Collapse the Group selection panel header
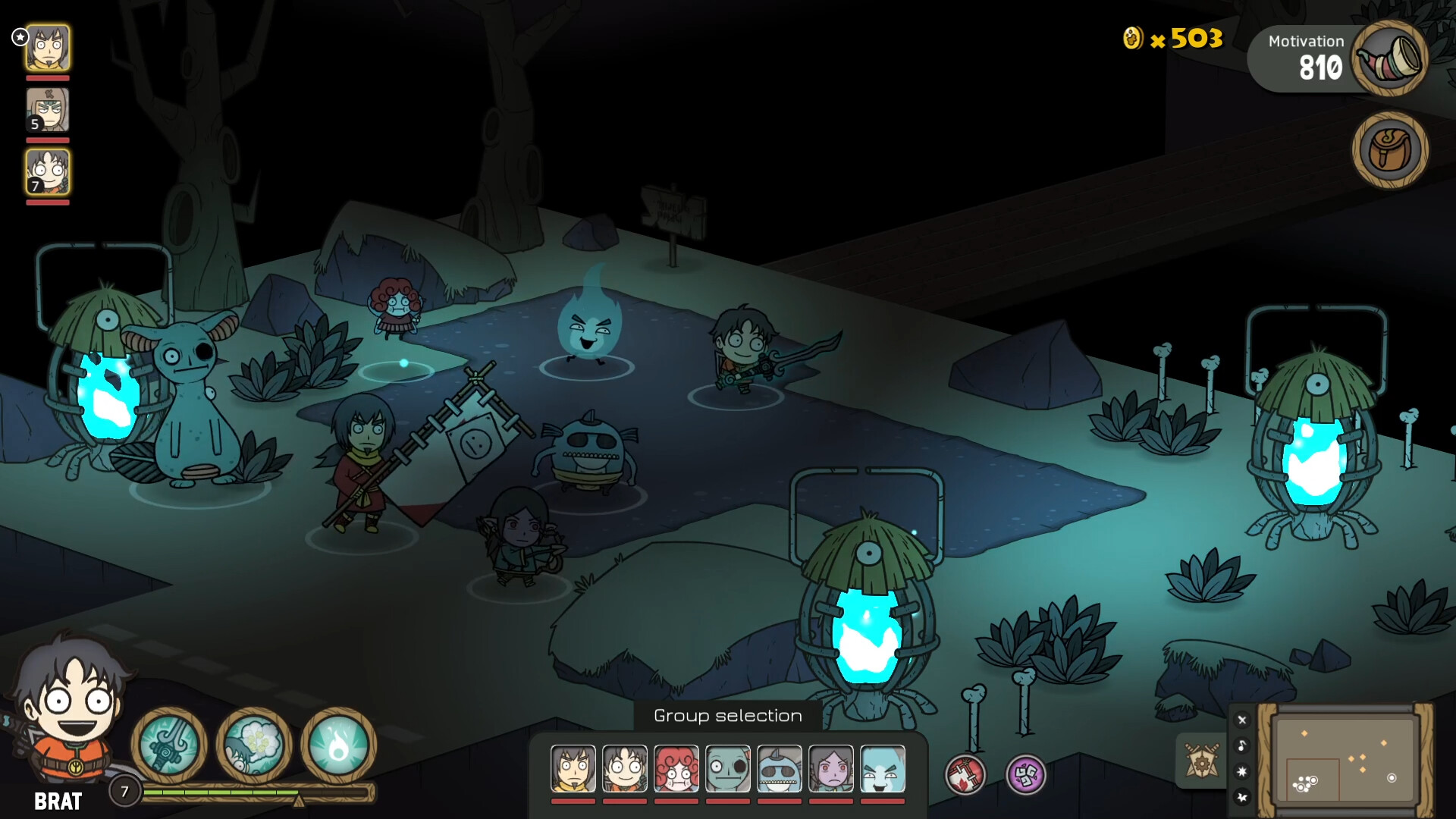This screenshot has height=819, width=1456. [726, 715]
